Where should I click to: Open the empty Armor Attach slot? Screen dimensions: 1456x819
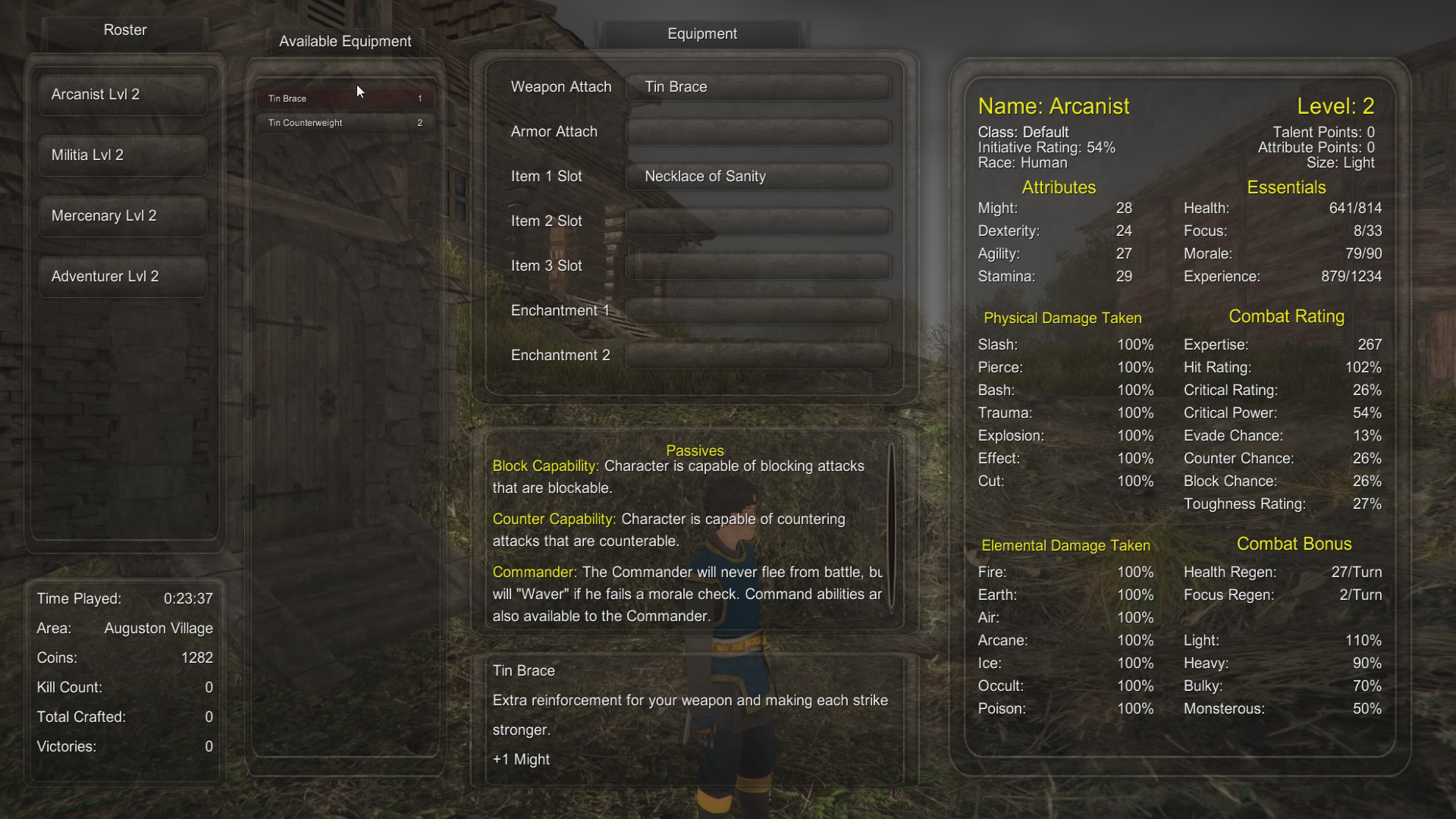click(758, 131)
